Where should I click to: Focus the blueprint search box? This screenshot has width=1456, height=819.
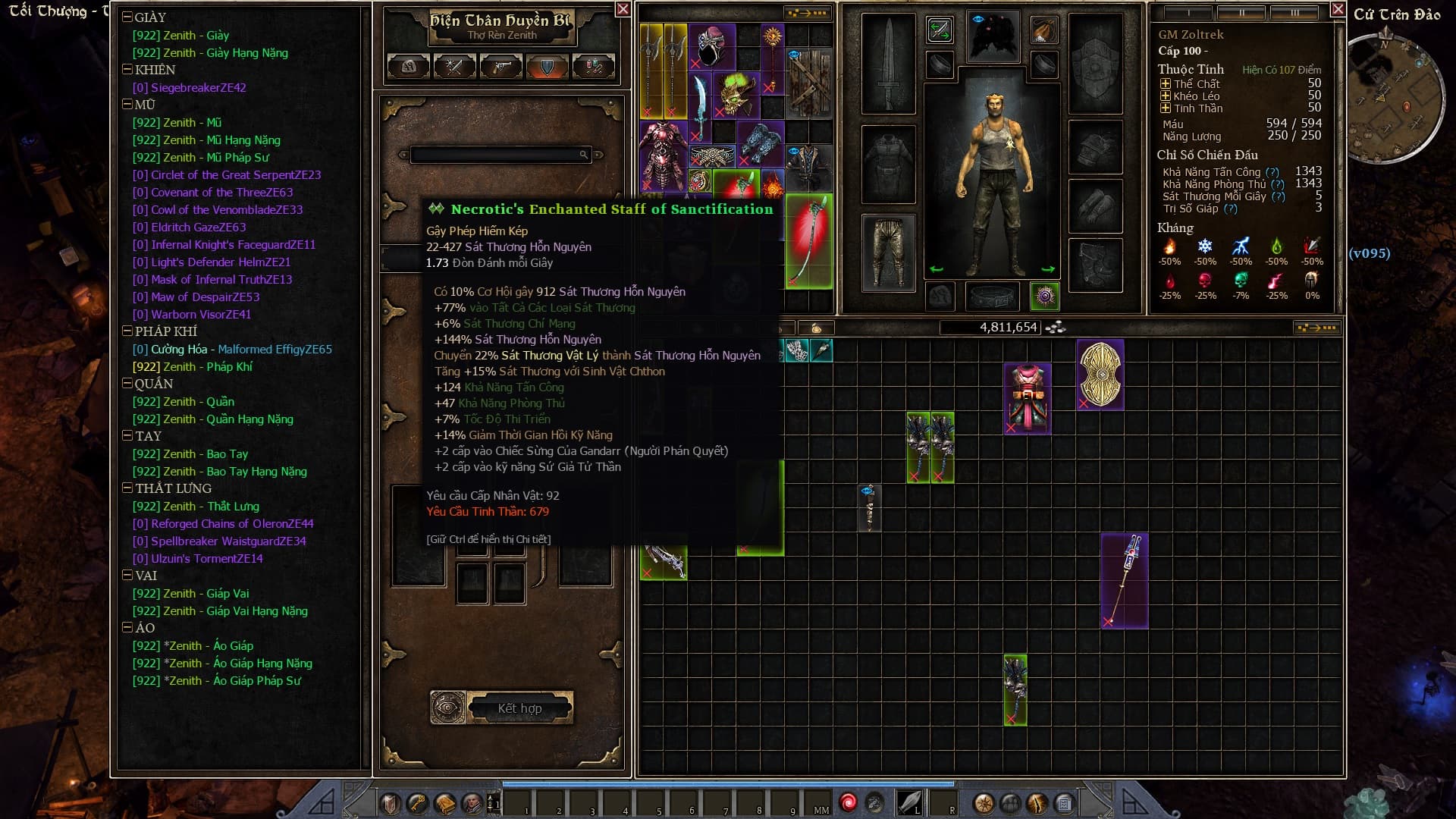[x=497, y=155]
